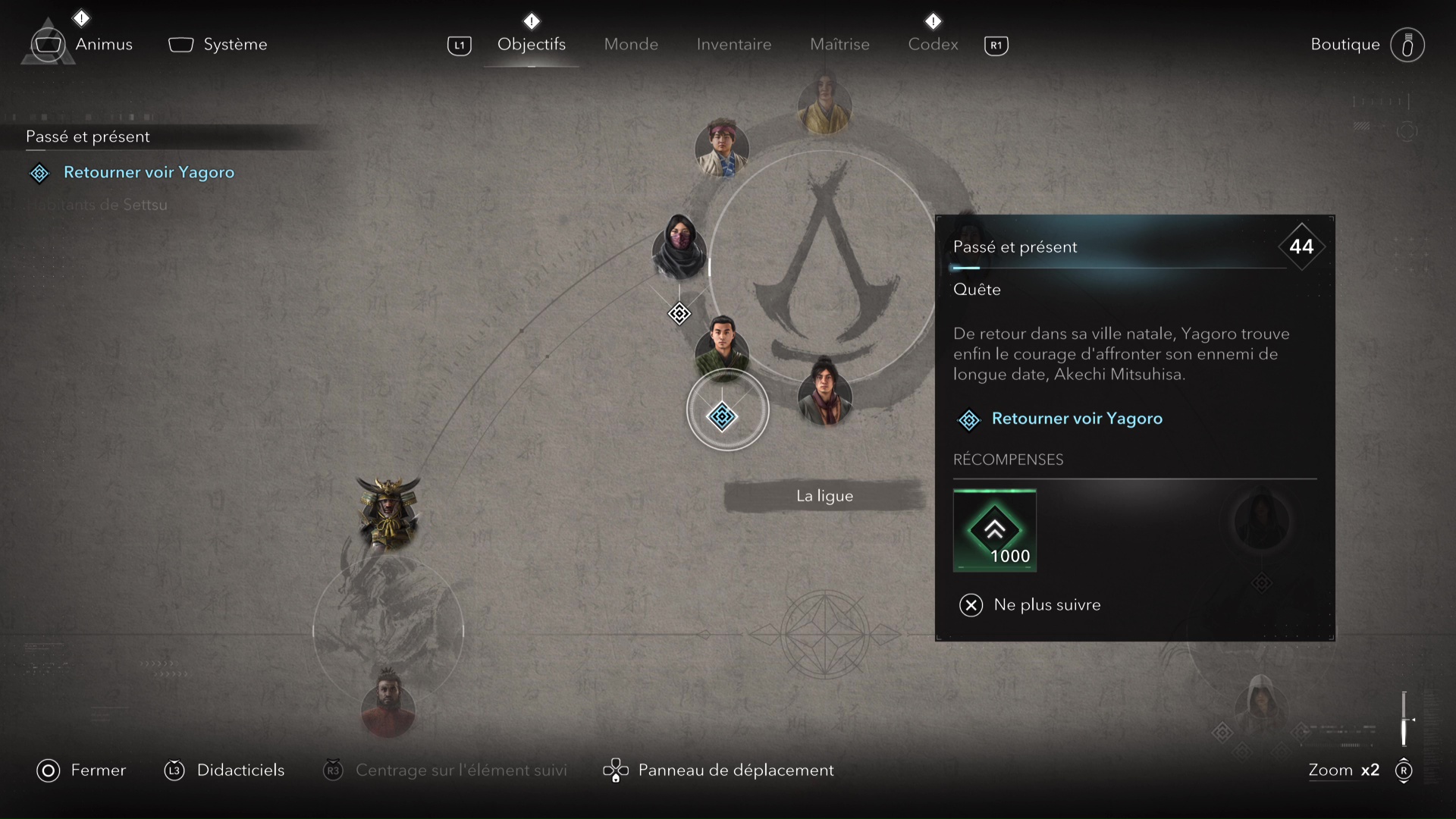1456x819 pixels.
Task: Expand the Habitants de Settsu quest group
Action: point(97,205)
